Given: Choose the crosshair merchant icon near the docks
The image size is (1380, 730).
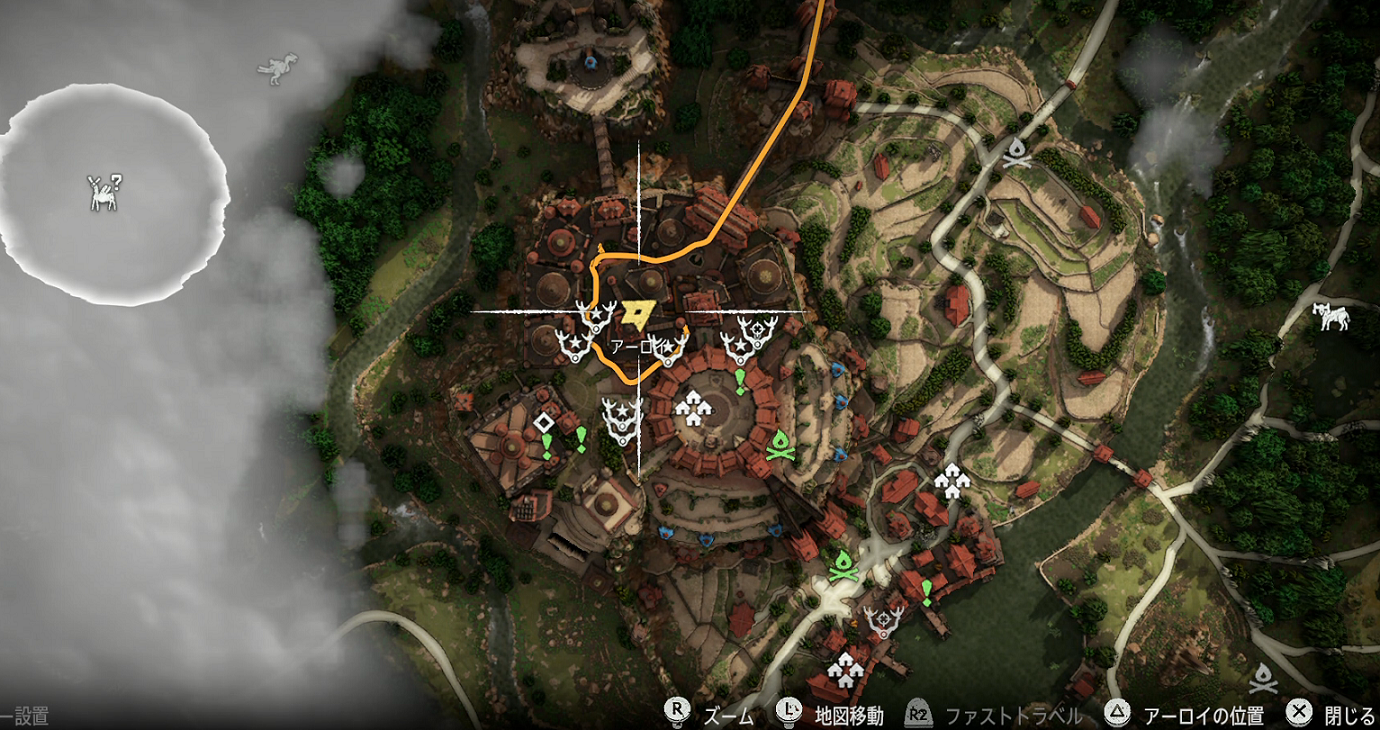Looking at the screenshot, I should click(885, 621).
